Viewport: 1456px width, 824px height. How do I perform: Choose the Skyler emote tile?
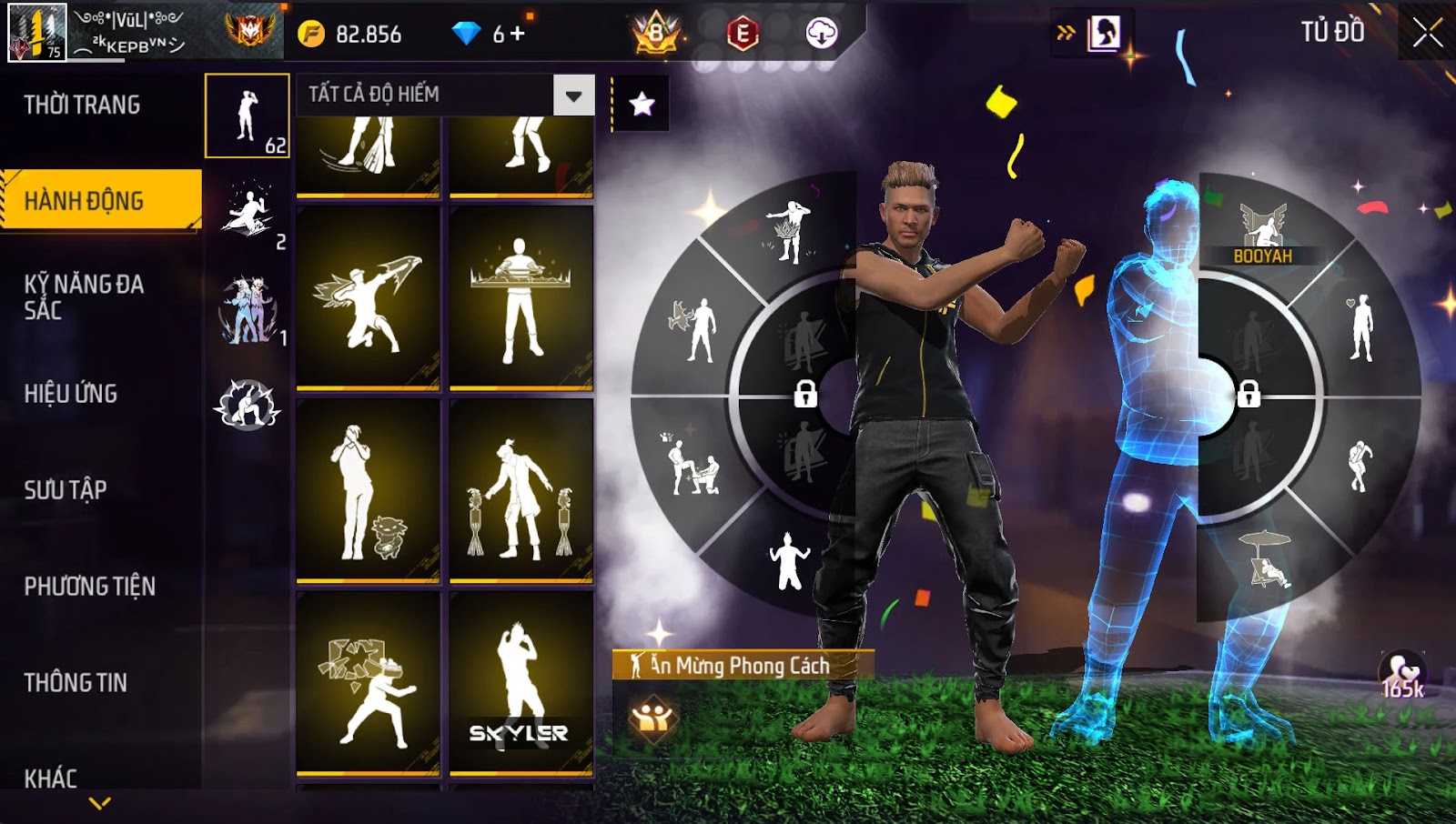pos(521,683)
